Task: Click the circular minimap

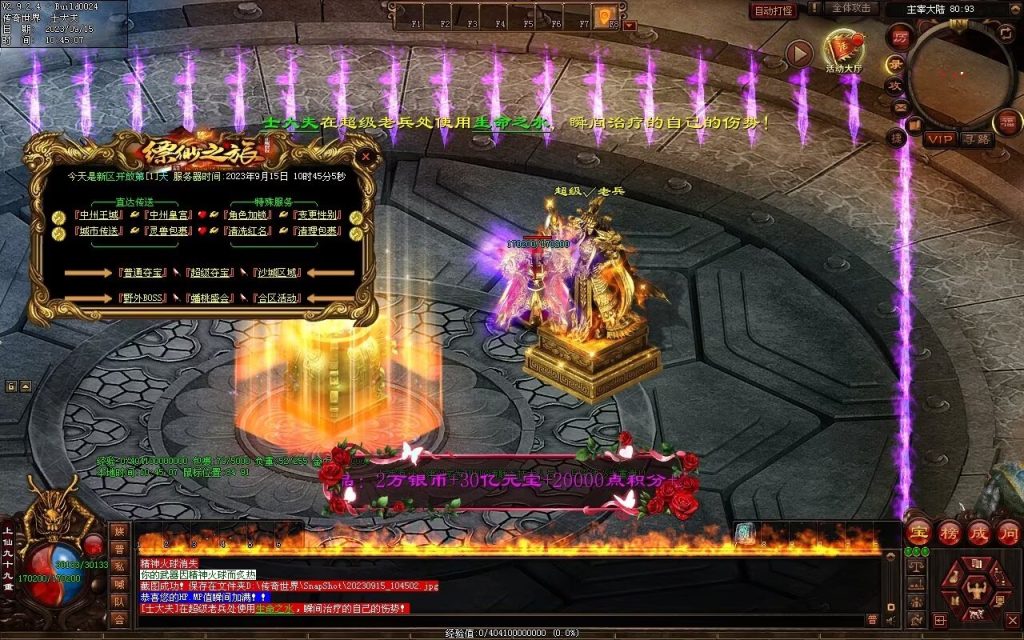Action: click(959, 75)
